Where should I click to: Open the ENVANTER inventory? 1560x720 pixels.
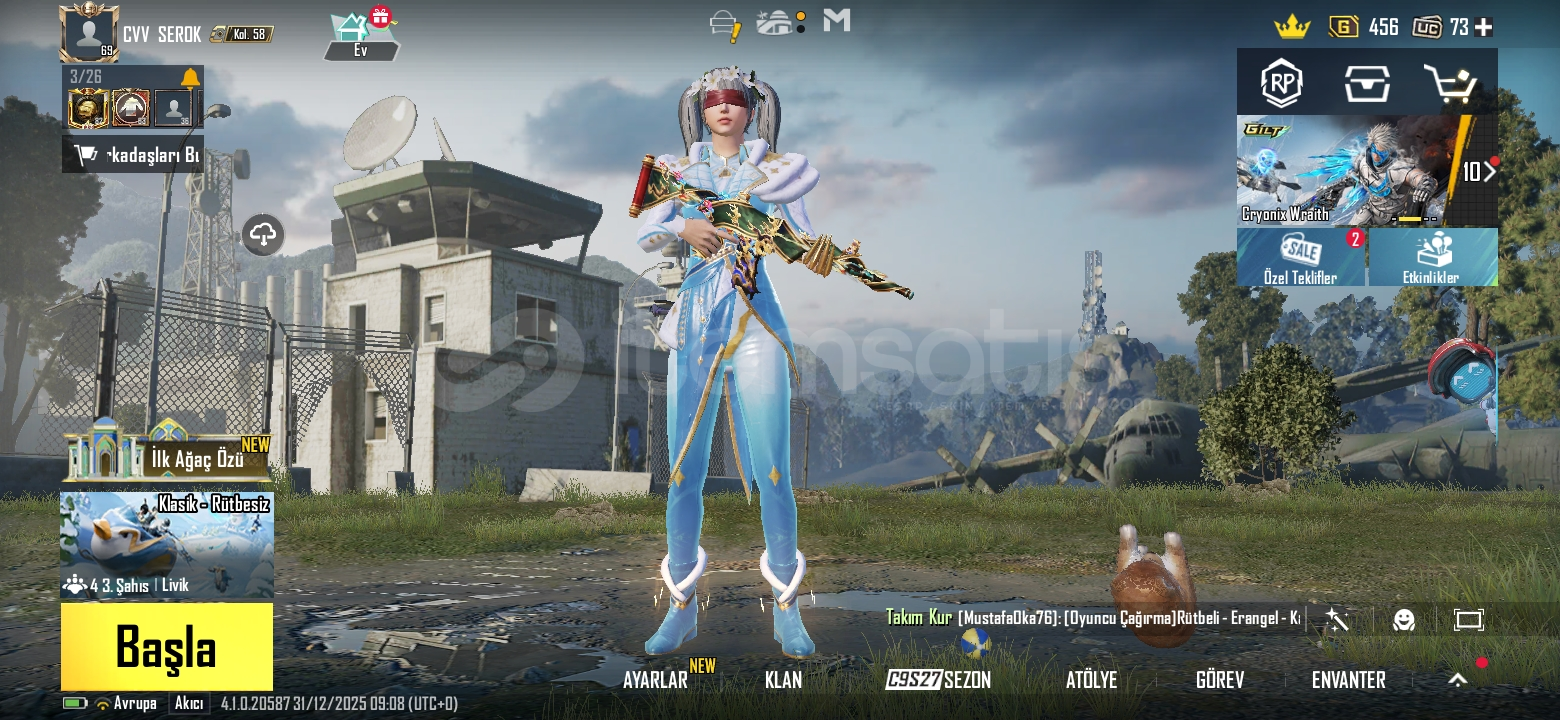coord(1348,680)
